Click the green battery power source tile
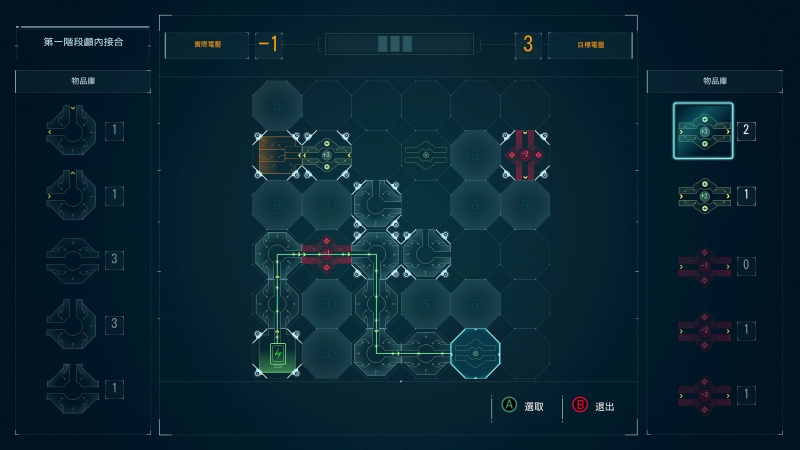The height and width of the screenshot is (450, 800). (x=277, y=353)
